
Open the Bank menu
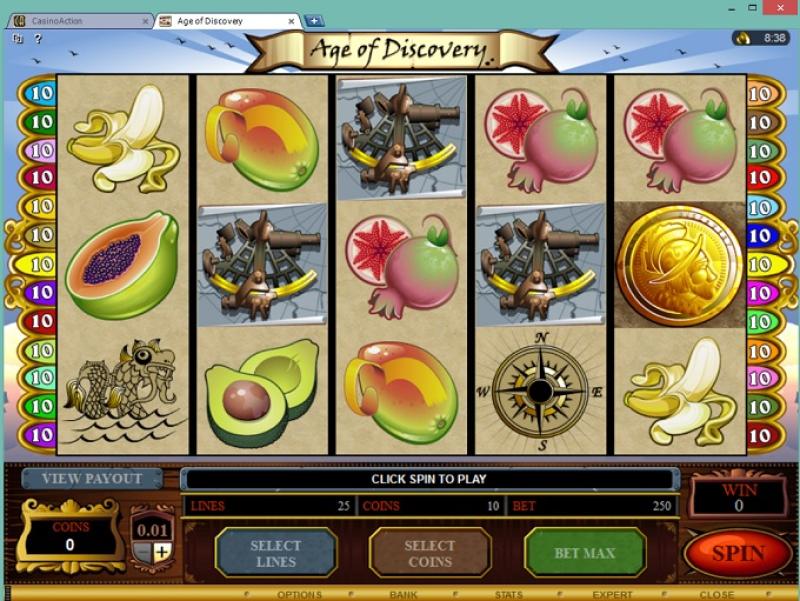coord(403,595)
